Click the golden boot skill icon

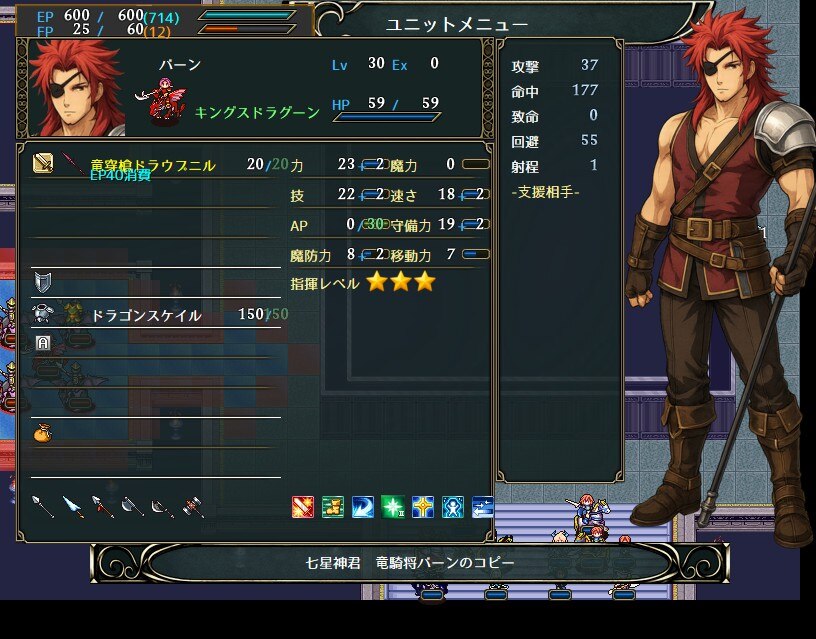(x=332, y=507)
